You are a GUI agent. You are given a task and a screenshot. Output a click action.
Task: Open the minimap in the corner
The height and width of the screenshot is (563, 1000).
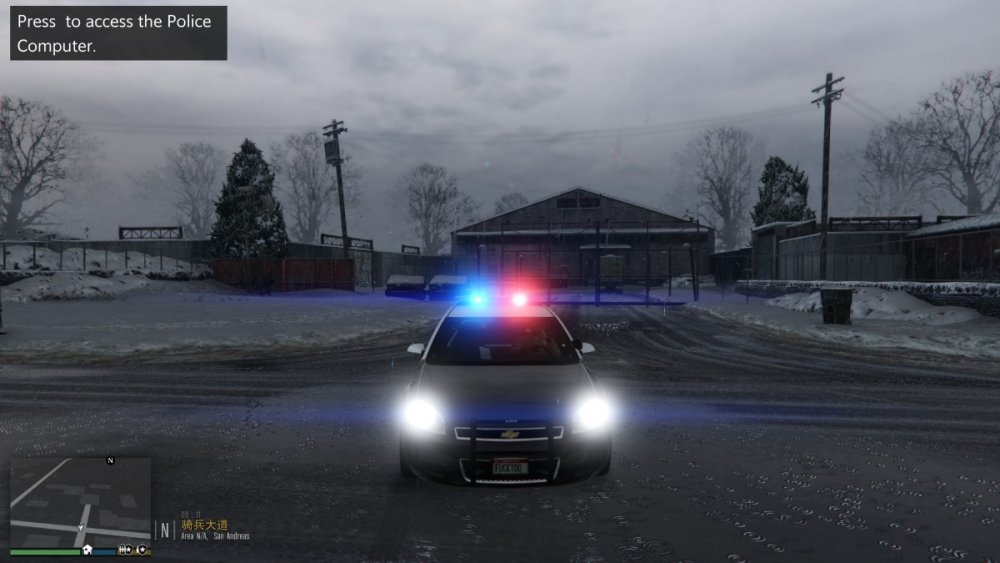(x=80, y=501)
